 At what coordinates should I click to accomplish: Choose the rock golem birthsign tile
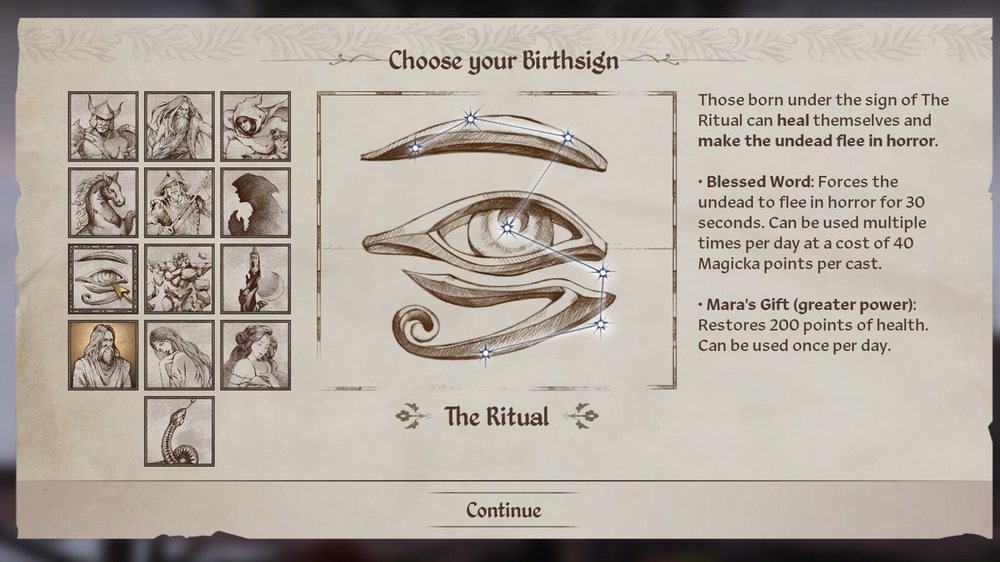click(x=179, y=279)
